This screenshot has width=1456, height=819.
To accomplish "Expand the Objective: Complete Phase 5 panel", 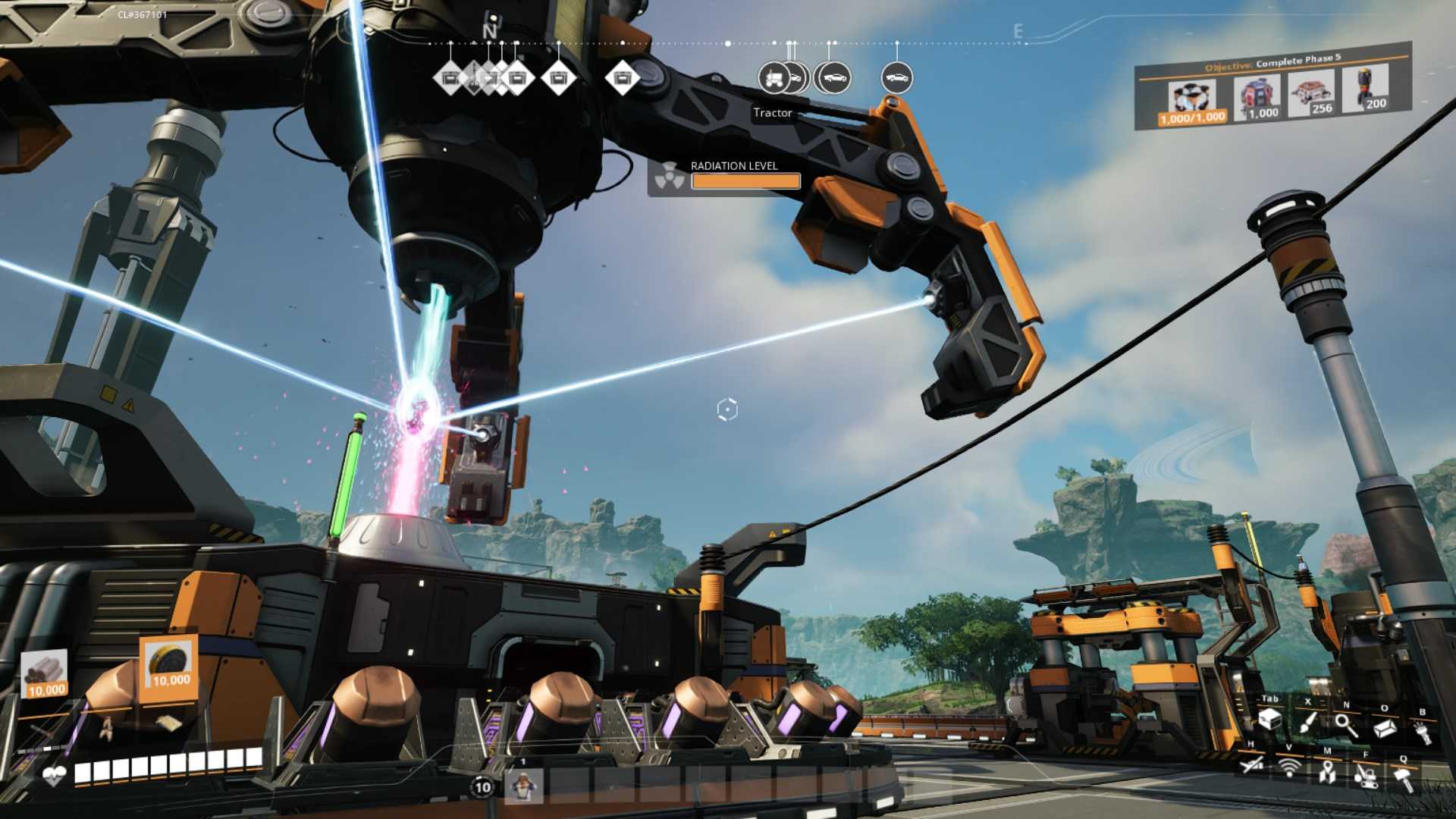I will pos(1272,62).
